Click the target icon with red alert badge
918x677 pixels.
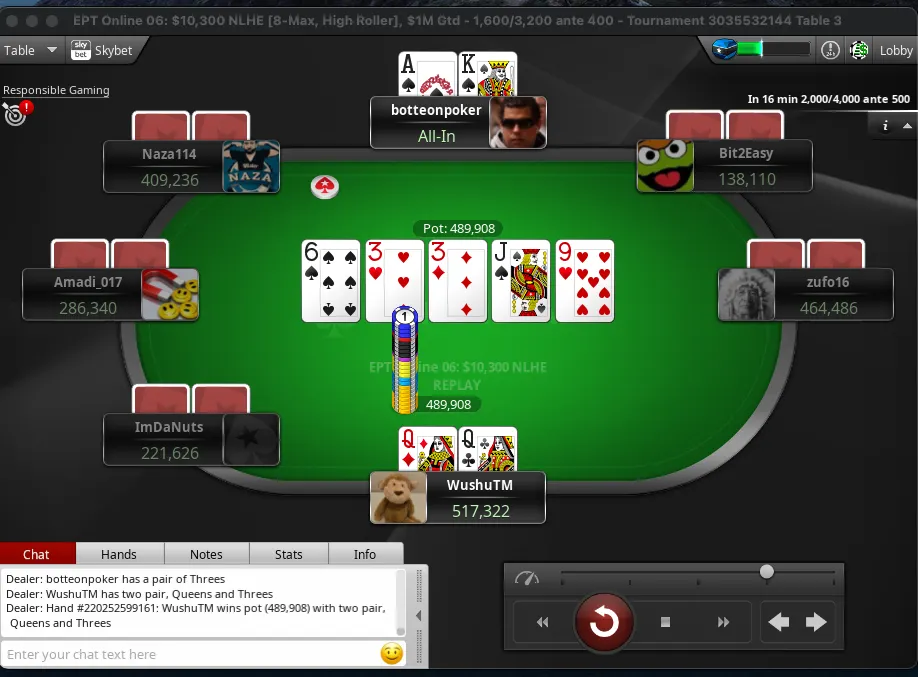click(16, 114)
